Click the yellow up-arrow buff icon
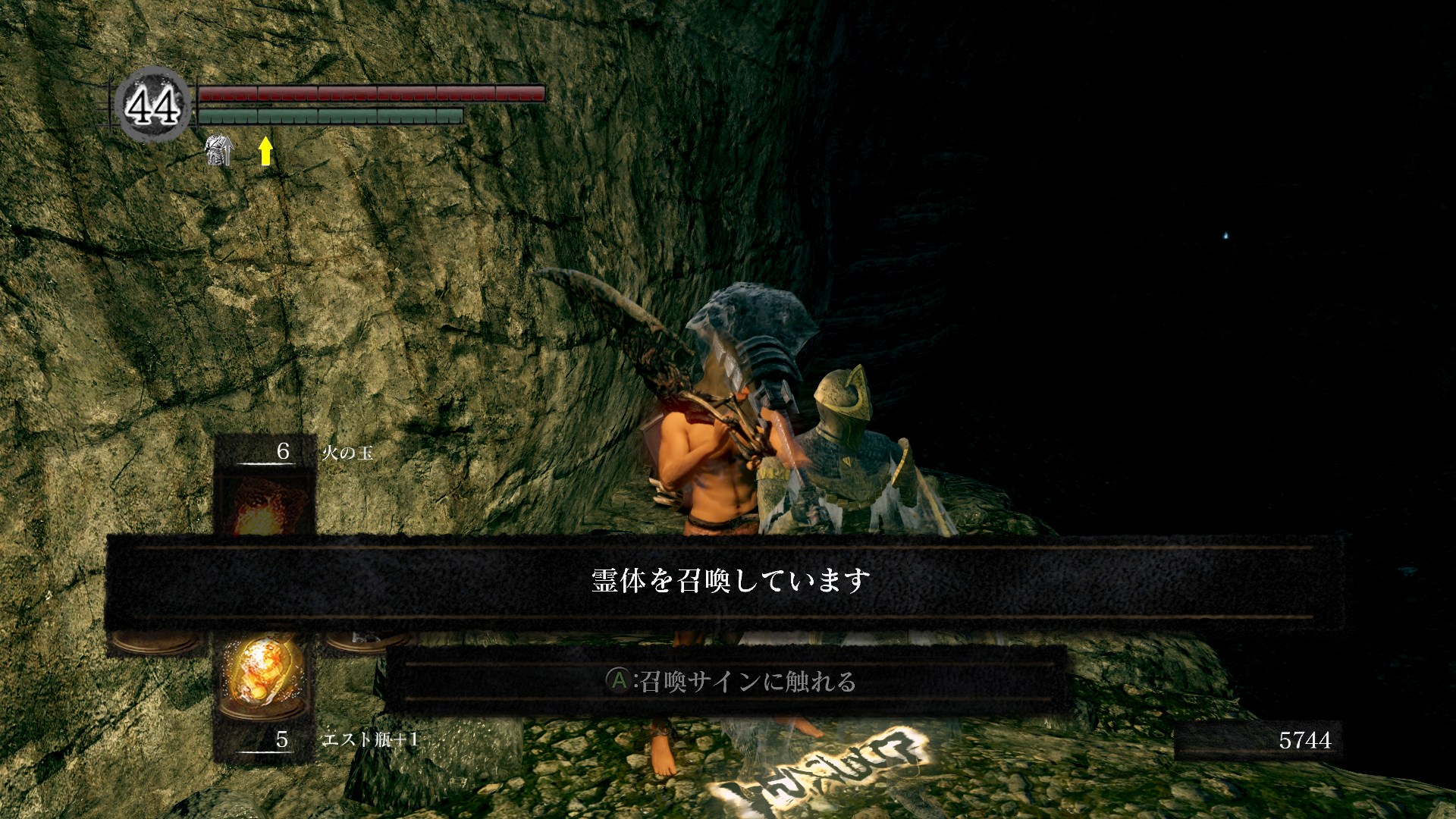The height and width of the screenshot is (819, 1456). coord(265,150)
